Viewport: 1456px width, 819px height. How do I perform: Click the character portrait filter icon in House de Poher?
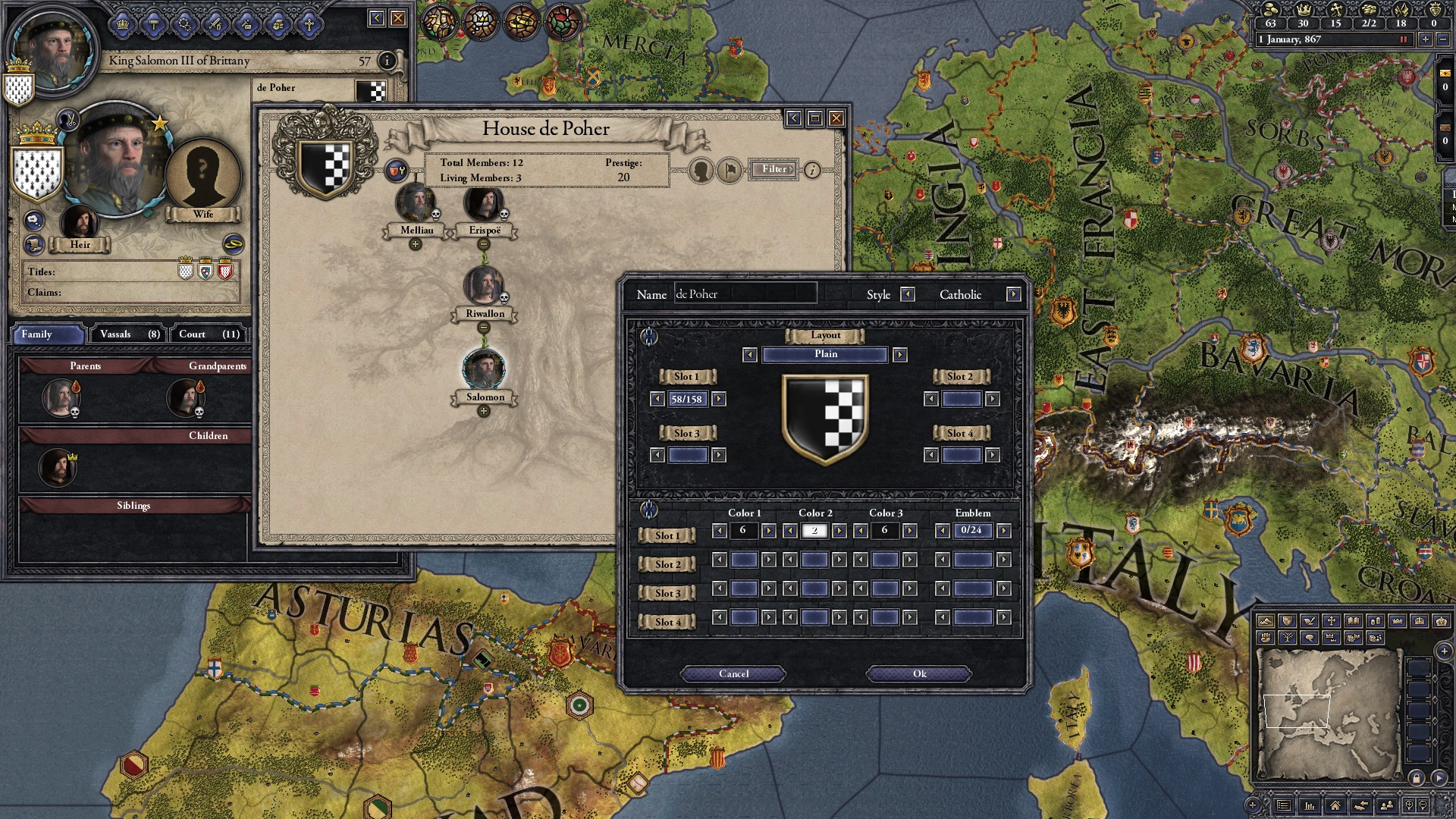pos(701,170)
